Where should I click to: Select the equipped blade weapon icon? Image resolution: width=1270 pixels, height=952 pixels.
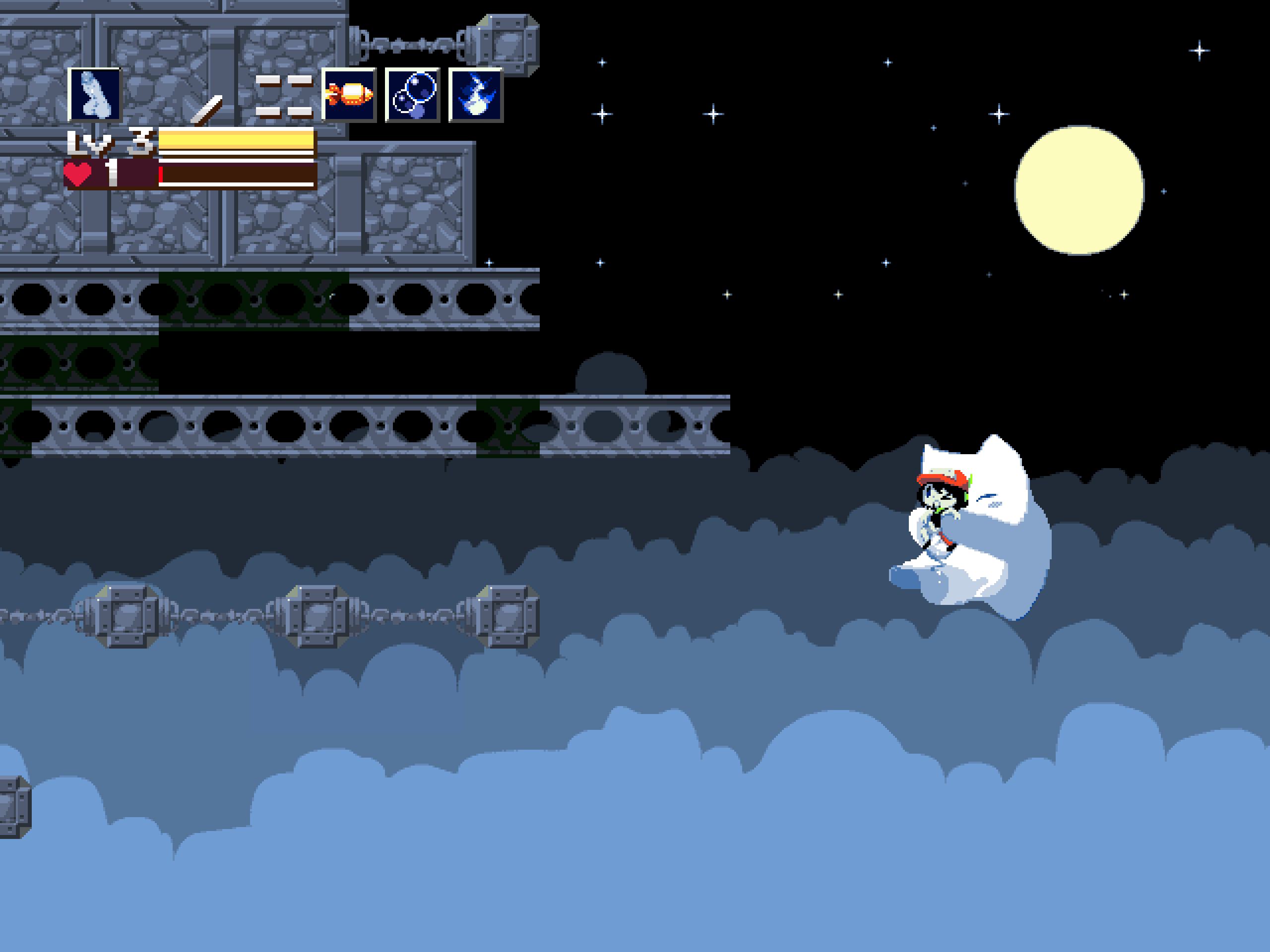[x=95, y=95]
